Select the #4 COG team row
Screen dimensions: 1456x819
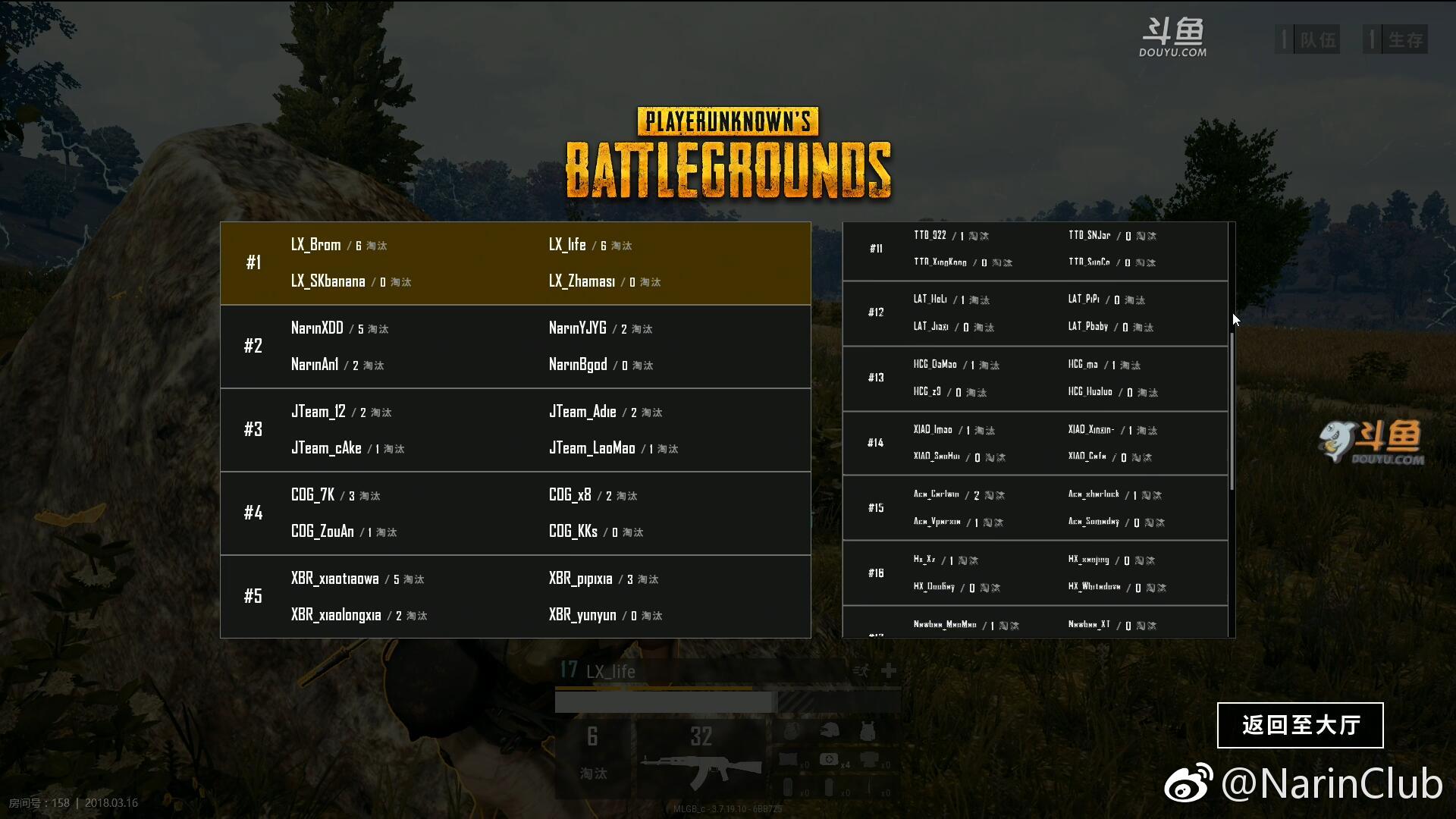[516, 513]
